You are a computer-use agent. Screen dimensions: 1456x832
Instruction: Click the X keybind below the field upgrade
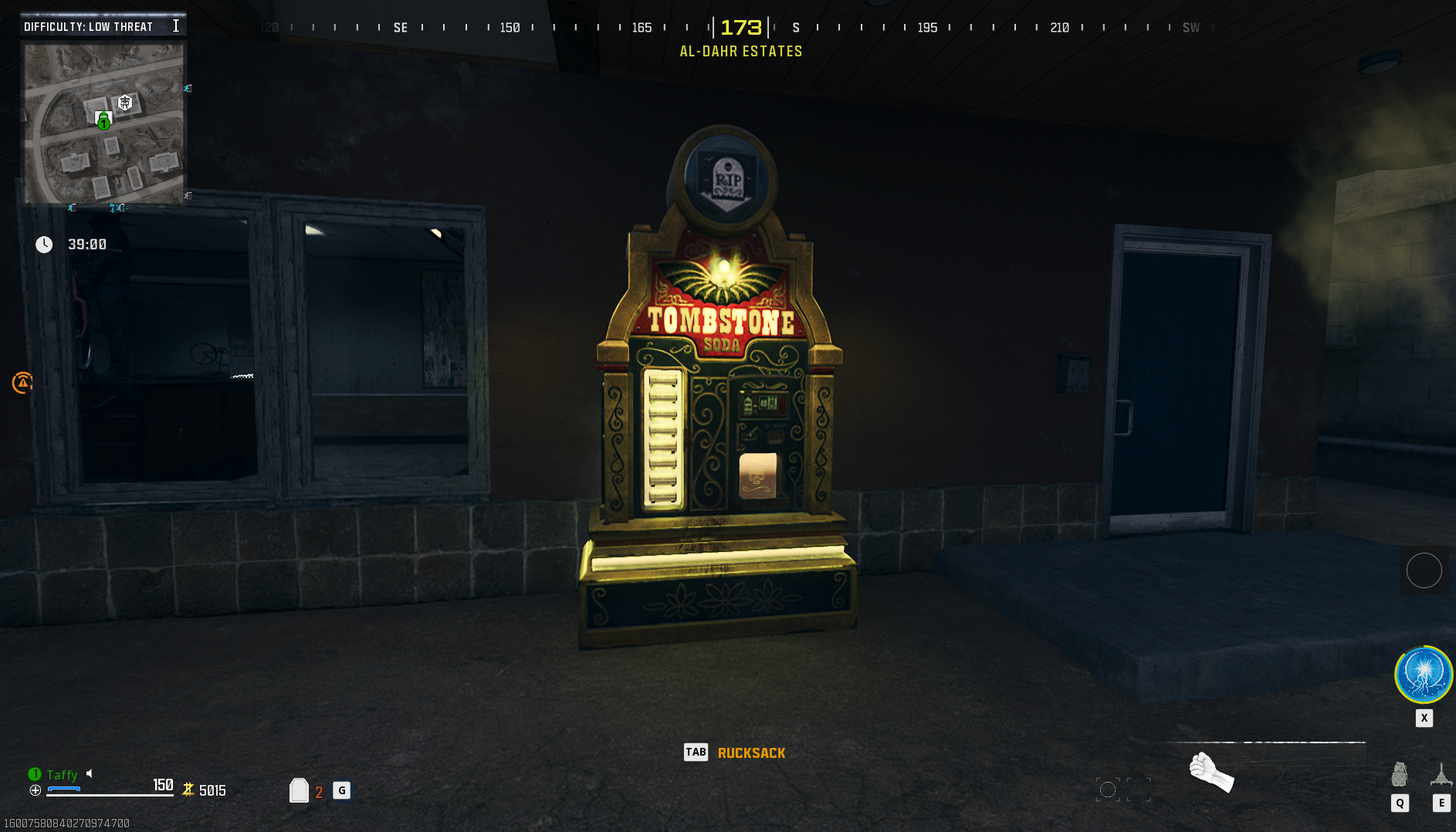(x=1424, y=718)
